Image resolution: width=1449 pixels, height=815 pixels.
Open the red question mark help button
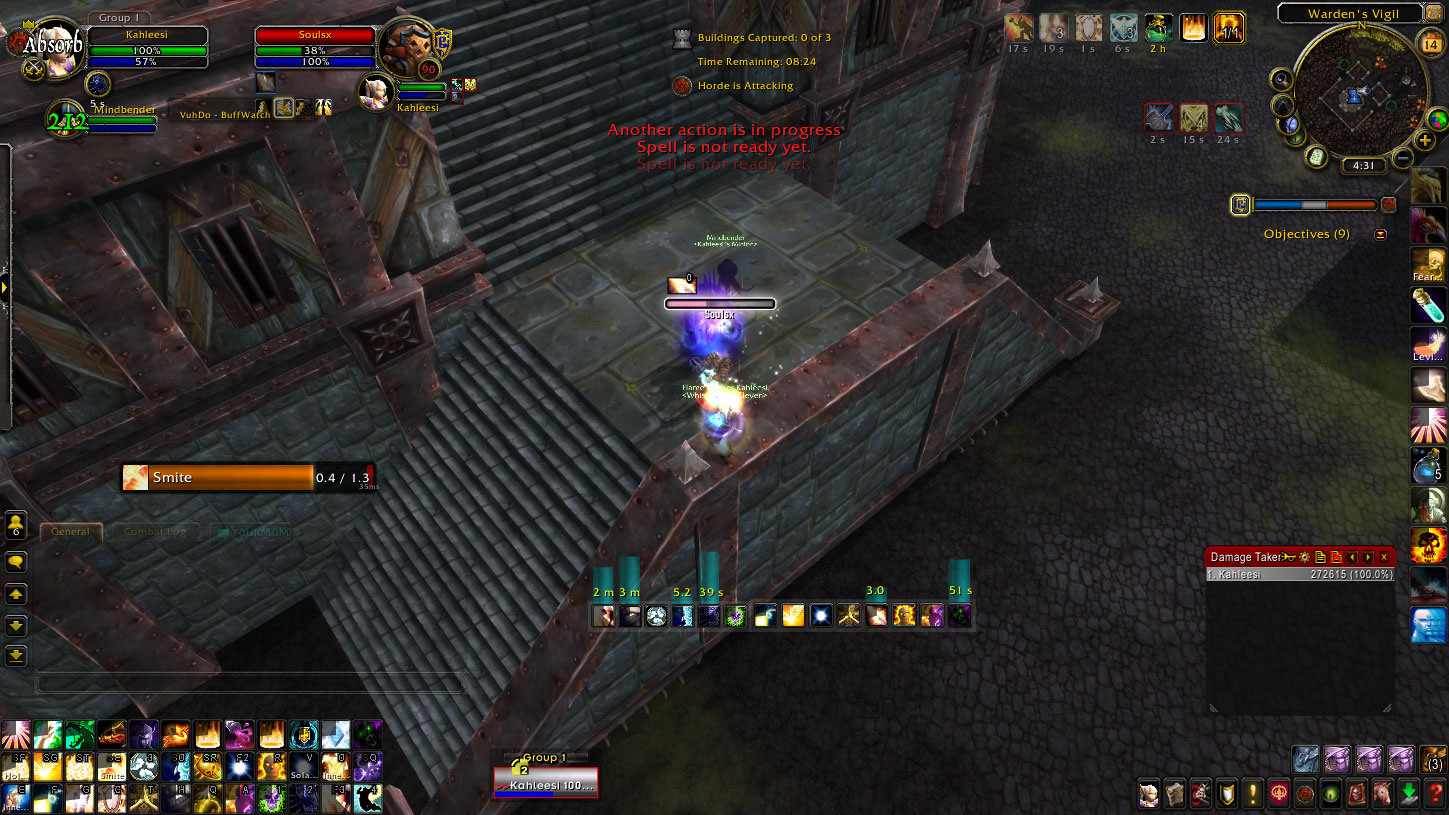coord(1435,794)
